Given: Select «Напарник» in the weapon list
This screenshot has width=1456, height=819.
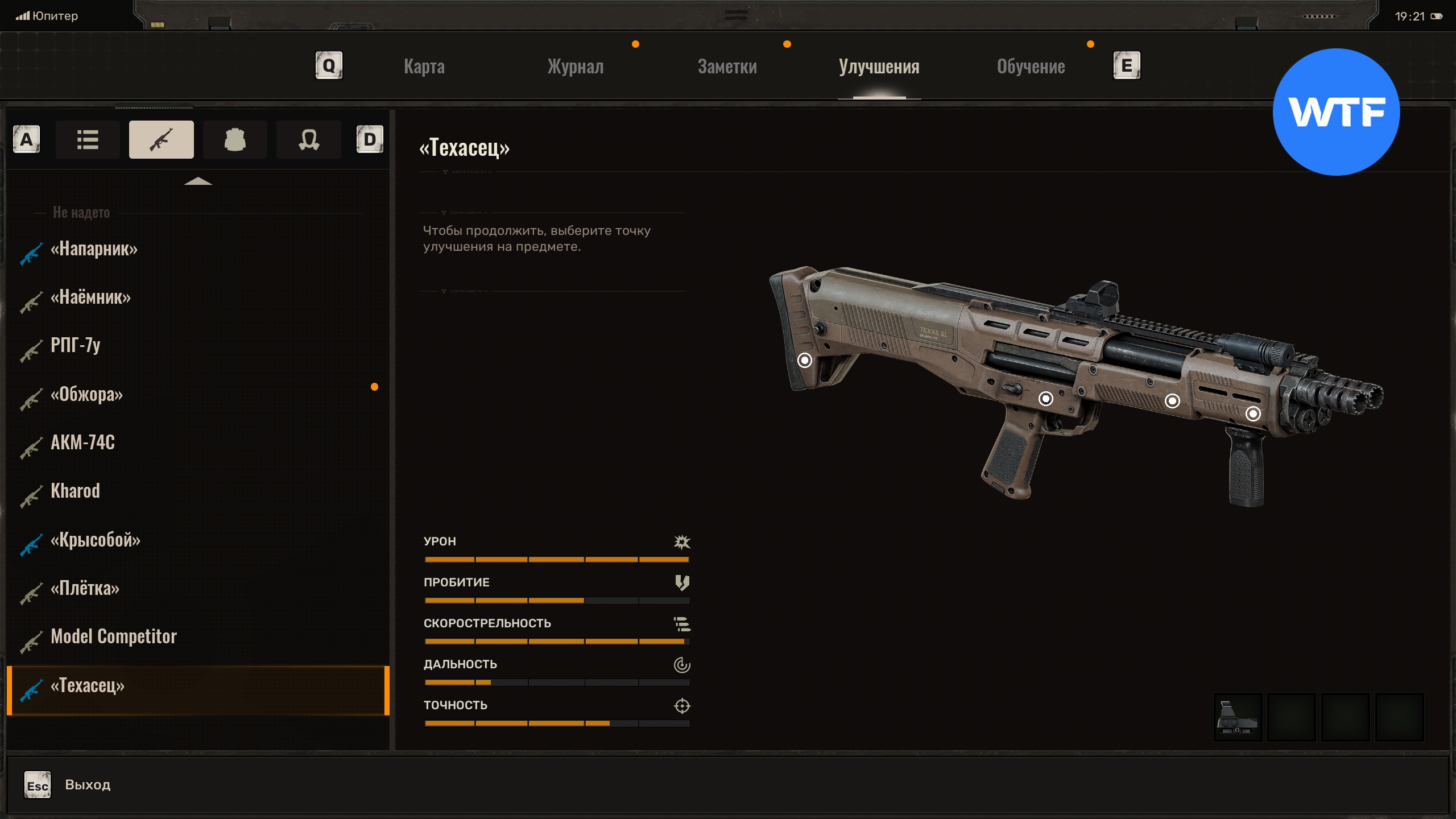Looking at the screenshot, I should click(94, 249).
